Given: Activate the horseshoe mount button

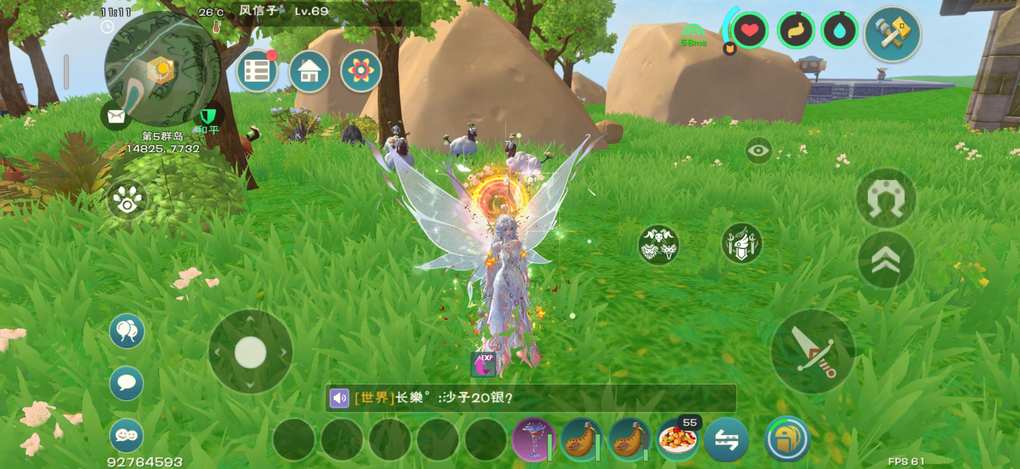Looking at the screenshot, I should point(886,197).
